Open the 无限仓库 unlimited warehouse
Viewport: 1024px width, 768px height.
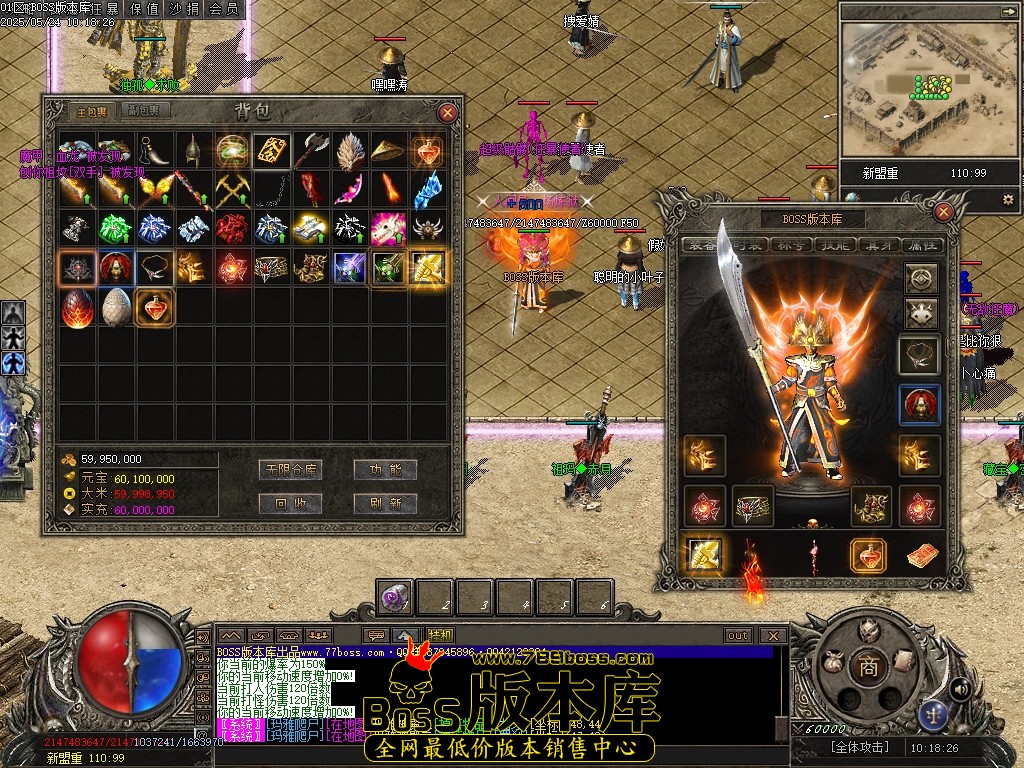point(291,469)
